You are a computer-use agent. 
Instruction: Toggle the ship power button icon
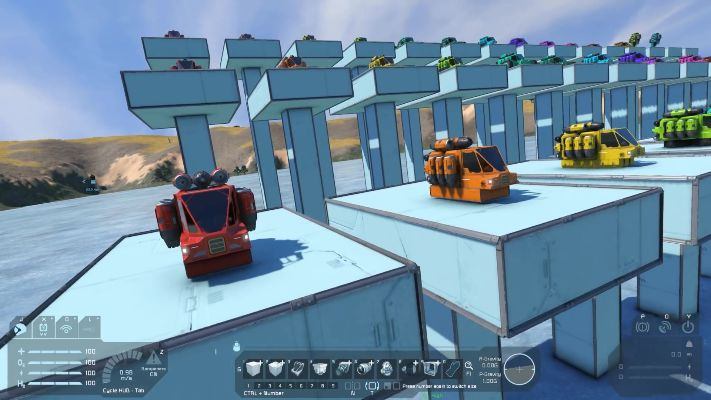pyautogui.click(x=688, y=326)
